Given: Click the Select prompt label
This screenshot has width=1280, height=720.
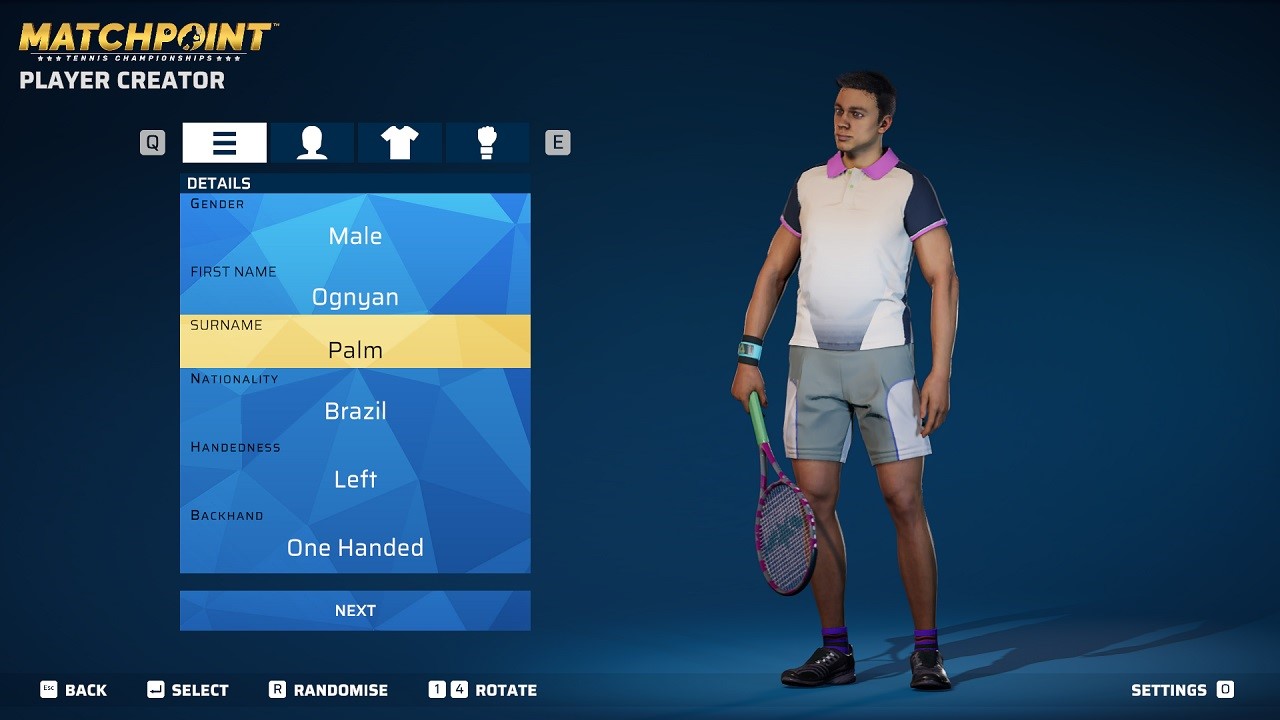Looking at the screenshot, I should [189, 690].
